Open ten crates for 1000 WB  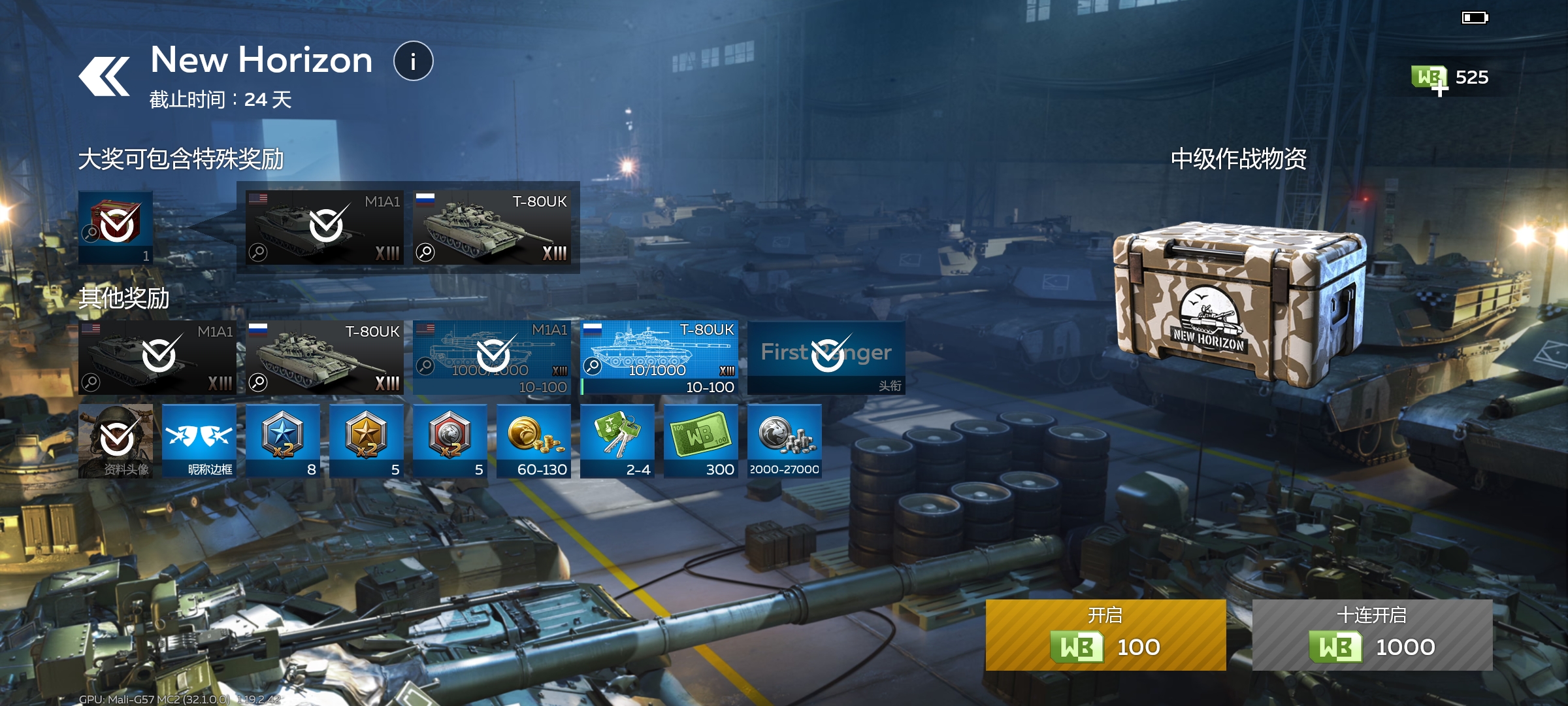coord(1372,635)
